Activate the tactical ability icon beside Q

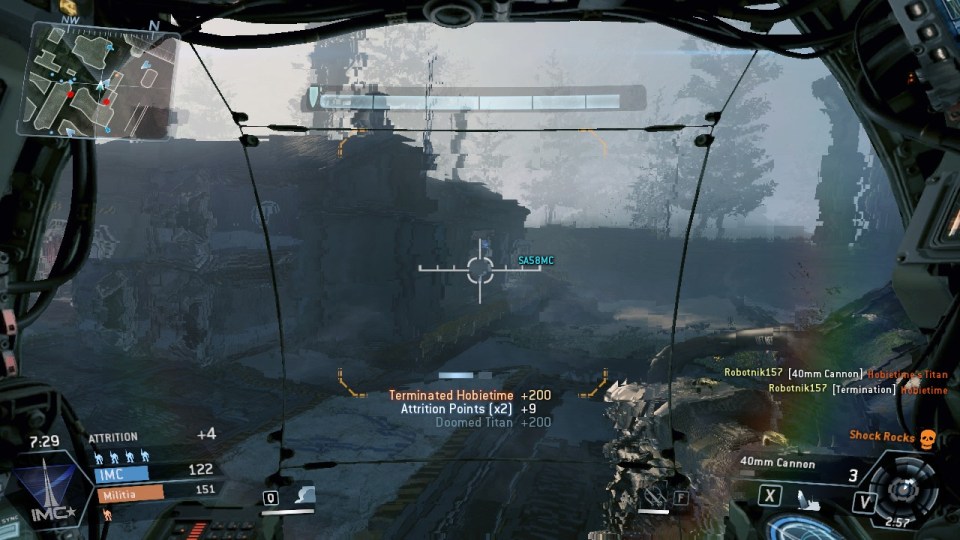pyautogui.click(x=303, y=495)
